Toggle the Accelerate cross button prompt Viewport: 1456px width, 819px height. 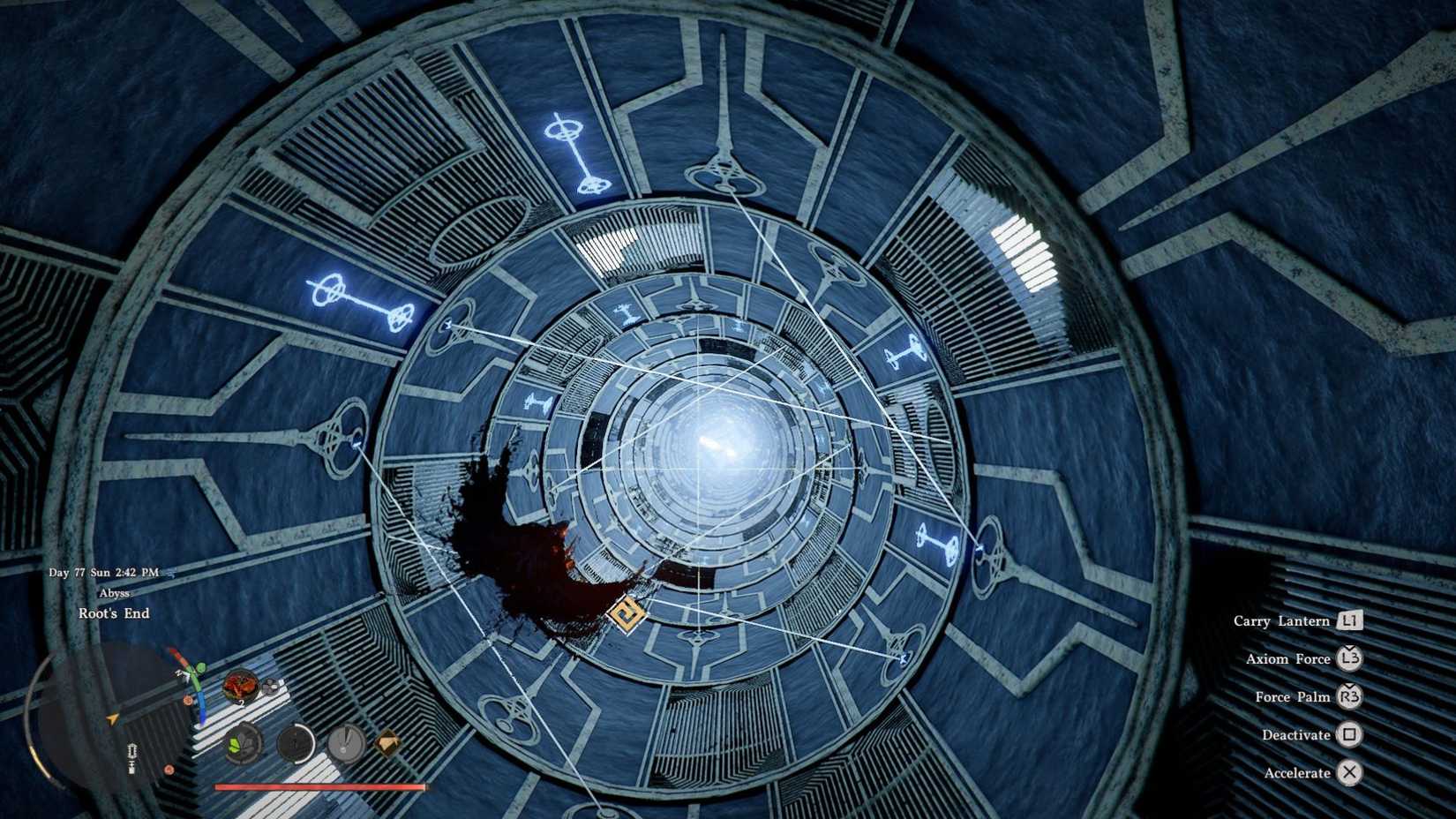click(x=1351, y=772)
